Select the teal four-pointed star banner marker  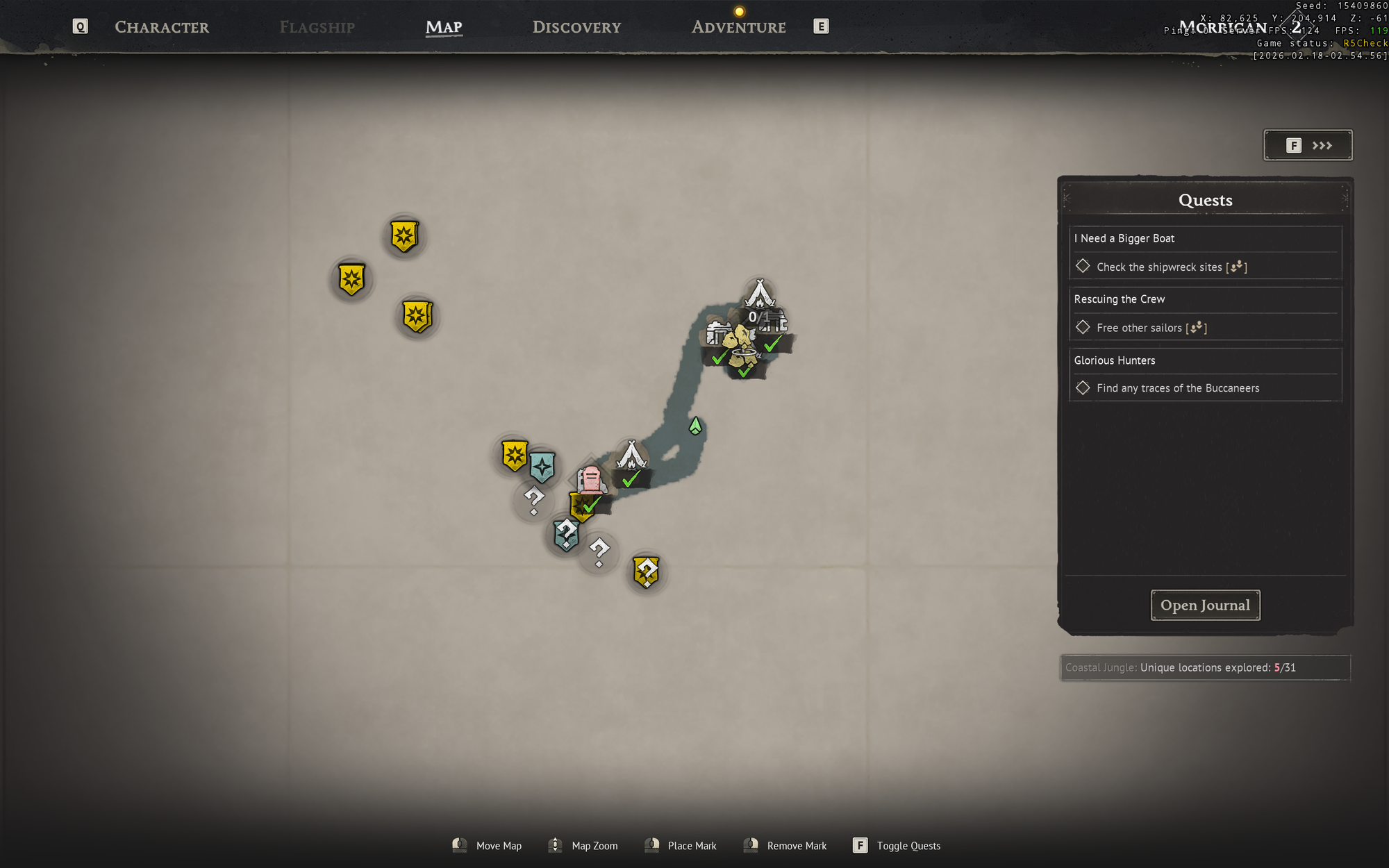click(542, 467)
